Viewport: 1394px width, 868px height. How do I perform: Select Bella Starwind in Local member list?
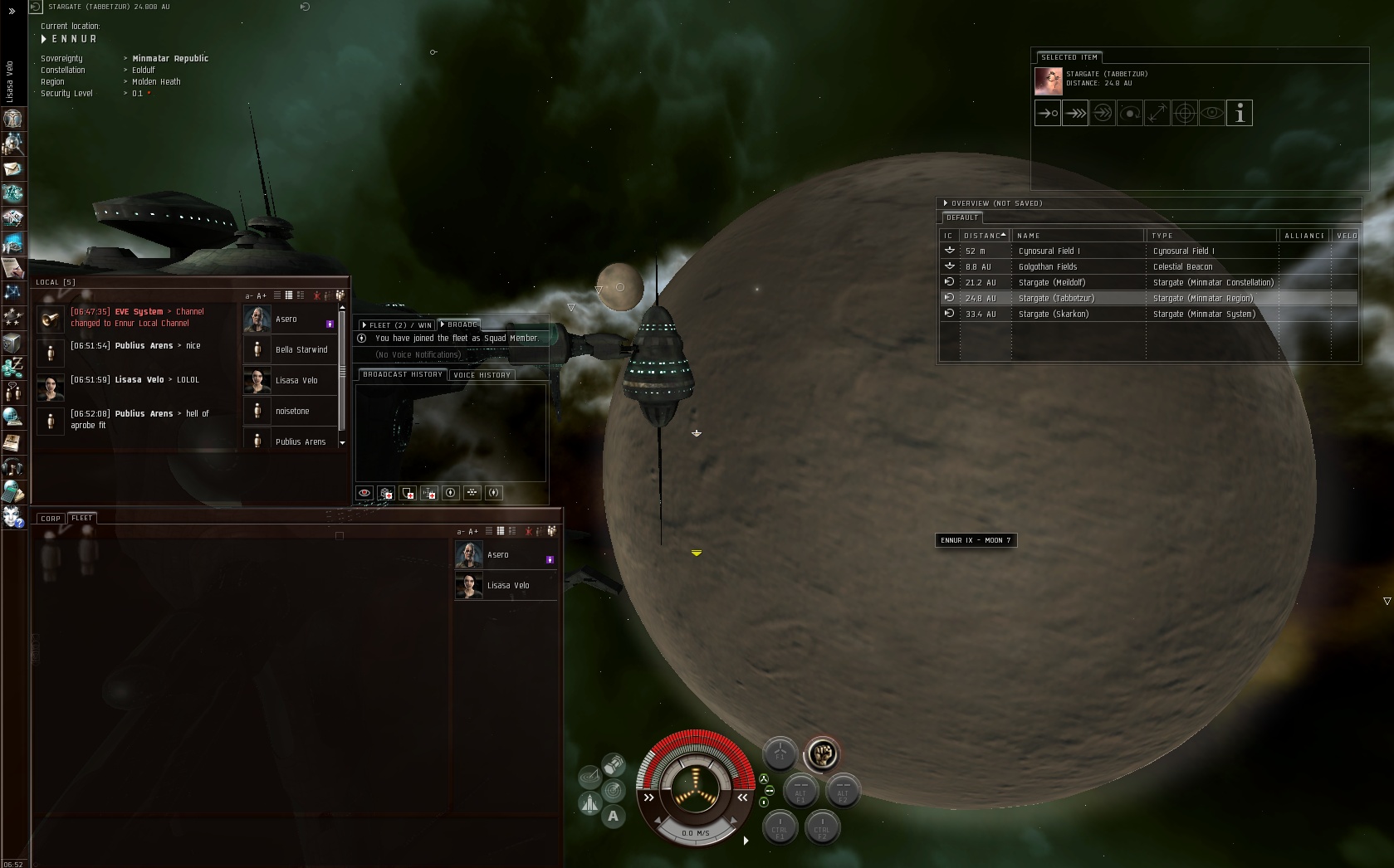pyautogui.click(x=301, y=349)
